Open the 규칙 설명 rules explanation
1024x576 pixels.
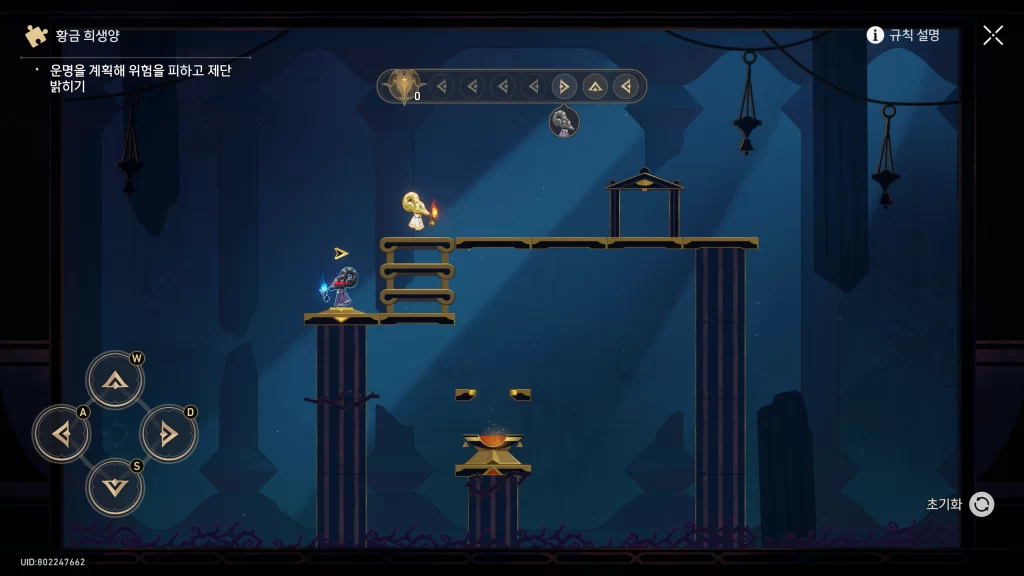coord(903,35)
